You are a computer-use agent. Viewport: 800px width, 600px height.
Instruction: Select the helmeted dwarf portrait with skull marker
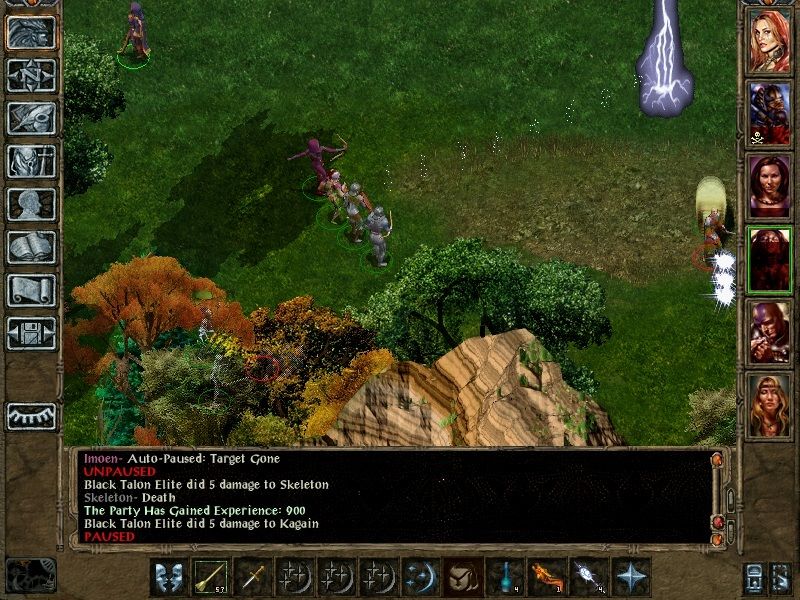[769, 113]
